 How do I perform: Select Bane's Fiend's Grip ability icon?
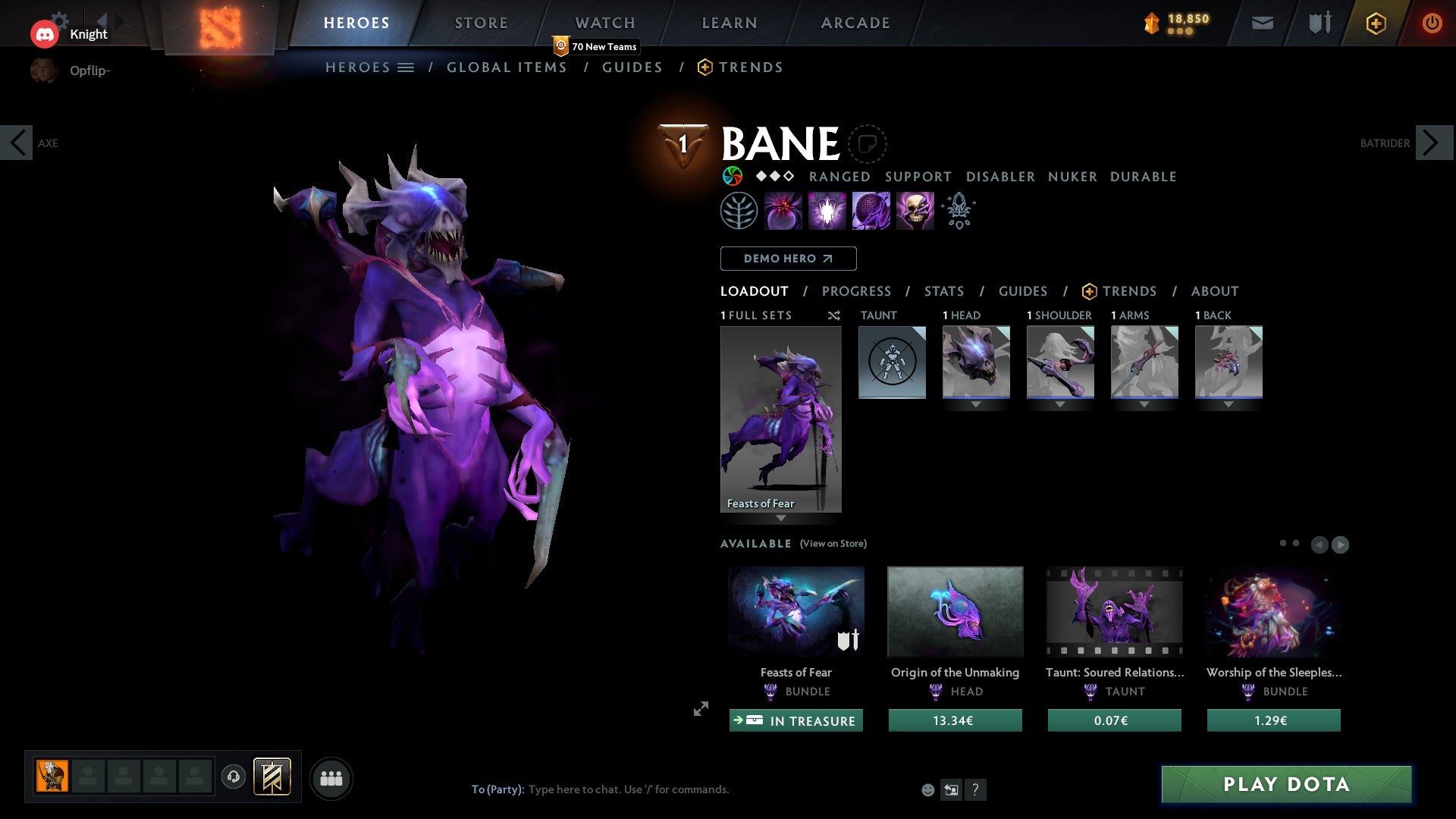915,210
